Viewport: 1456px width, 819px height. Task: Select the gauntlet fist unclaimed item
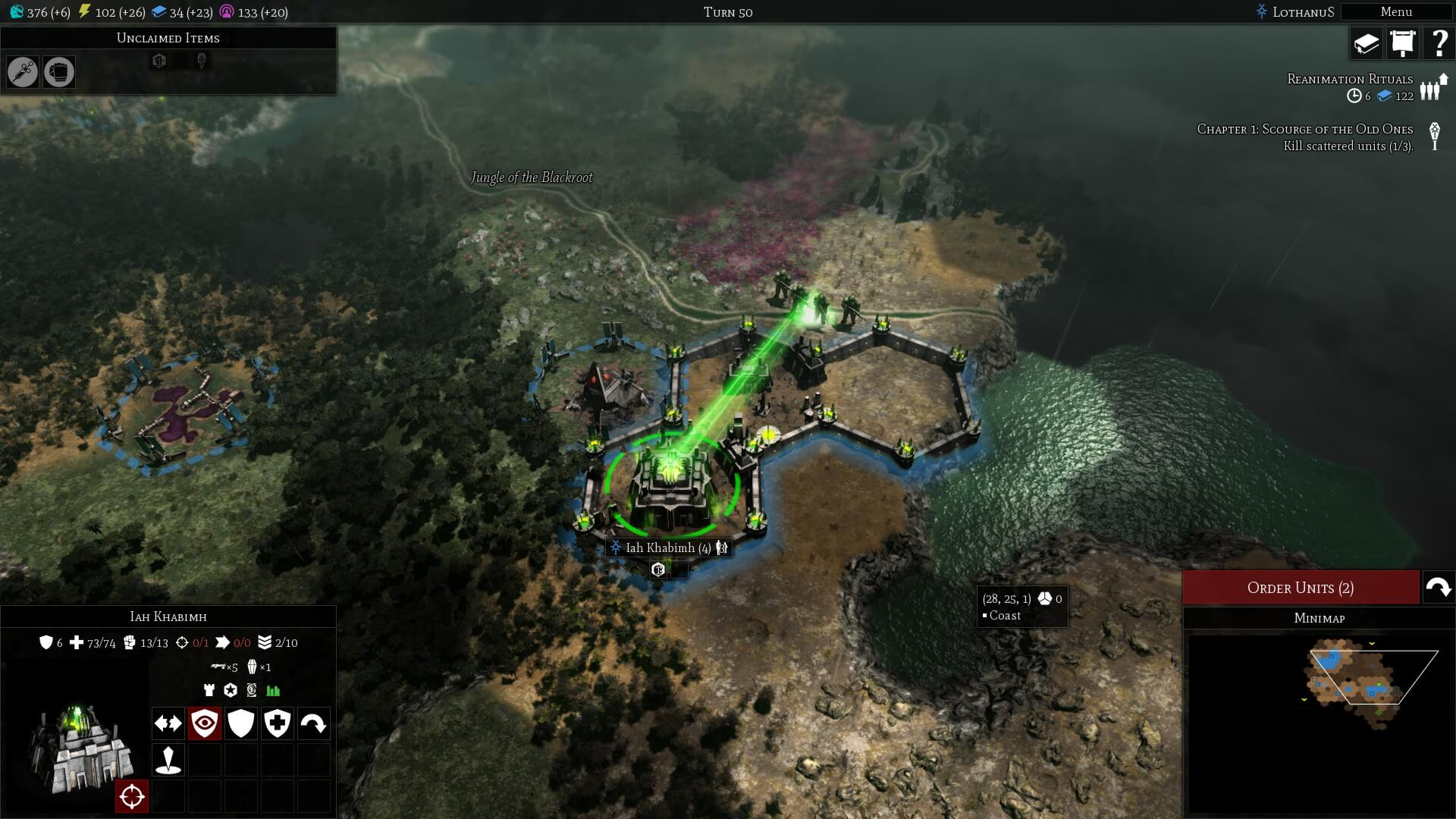(x=59, y=72)
